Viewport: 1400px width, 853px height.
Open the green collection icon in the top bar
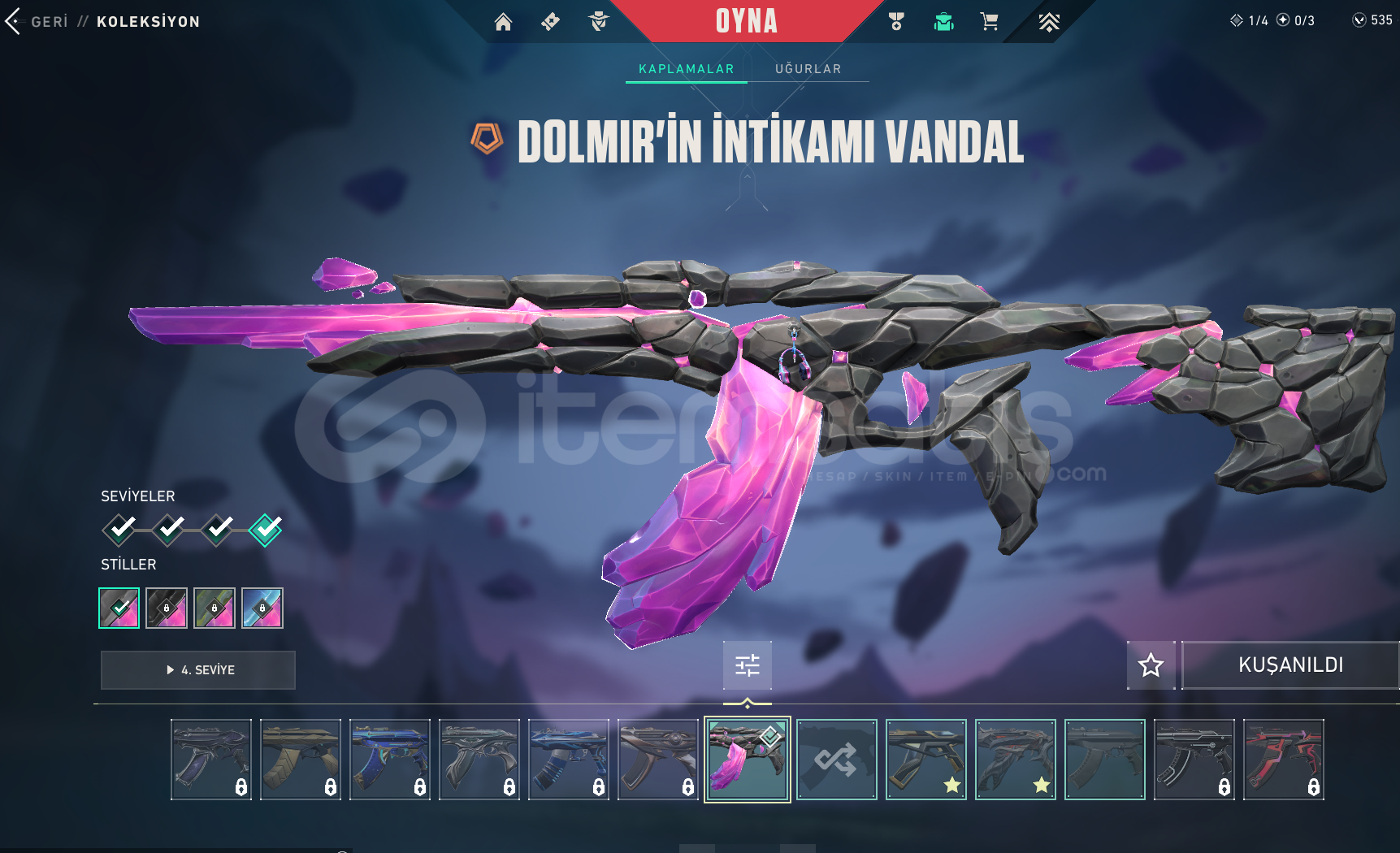tap(943, 22)
